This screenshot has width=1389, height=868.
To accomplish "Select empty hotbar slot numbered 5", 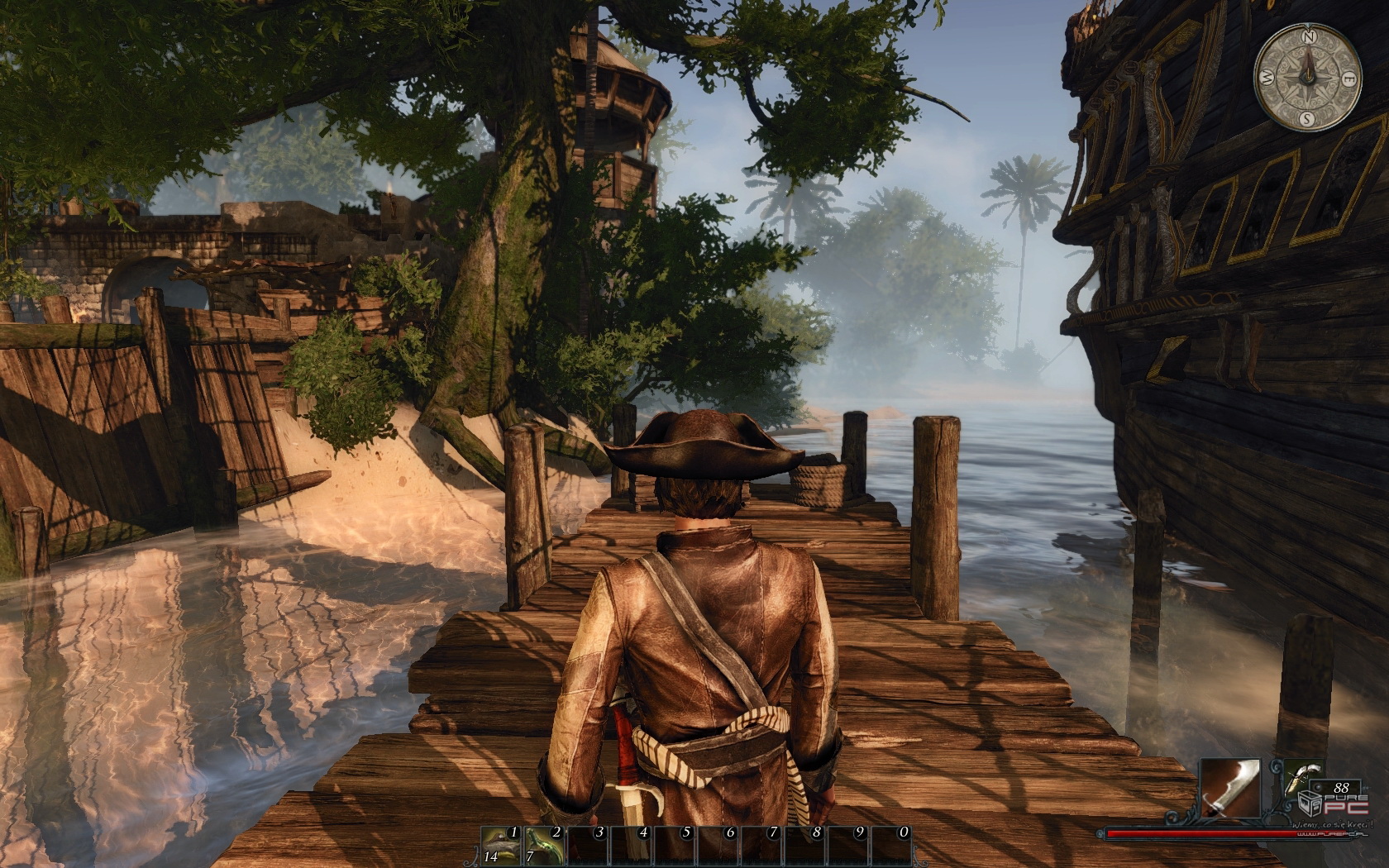I will click(x=675, y=845).
